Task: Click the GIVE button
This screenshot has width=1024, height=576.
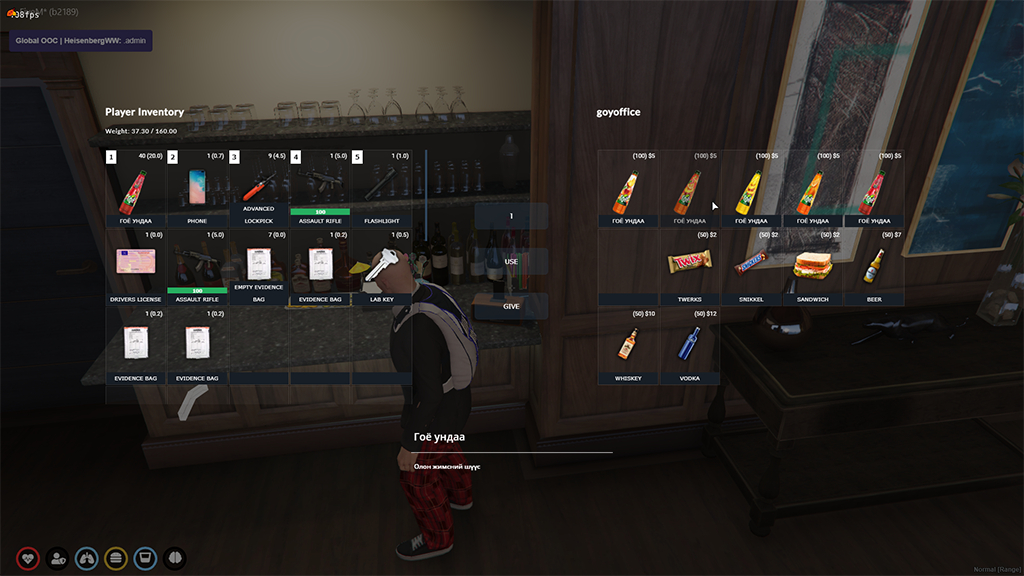Action: click(511, 306)
